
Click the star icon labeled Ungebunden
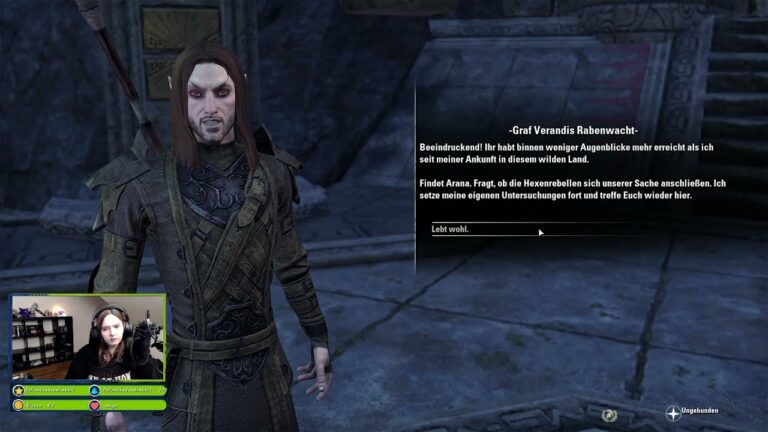click(672, 412)
